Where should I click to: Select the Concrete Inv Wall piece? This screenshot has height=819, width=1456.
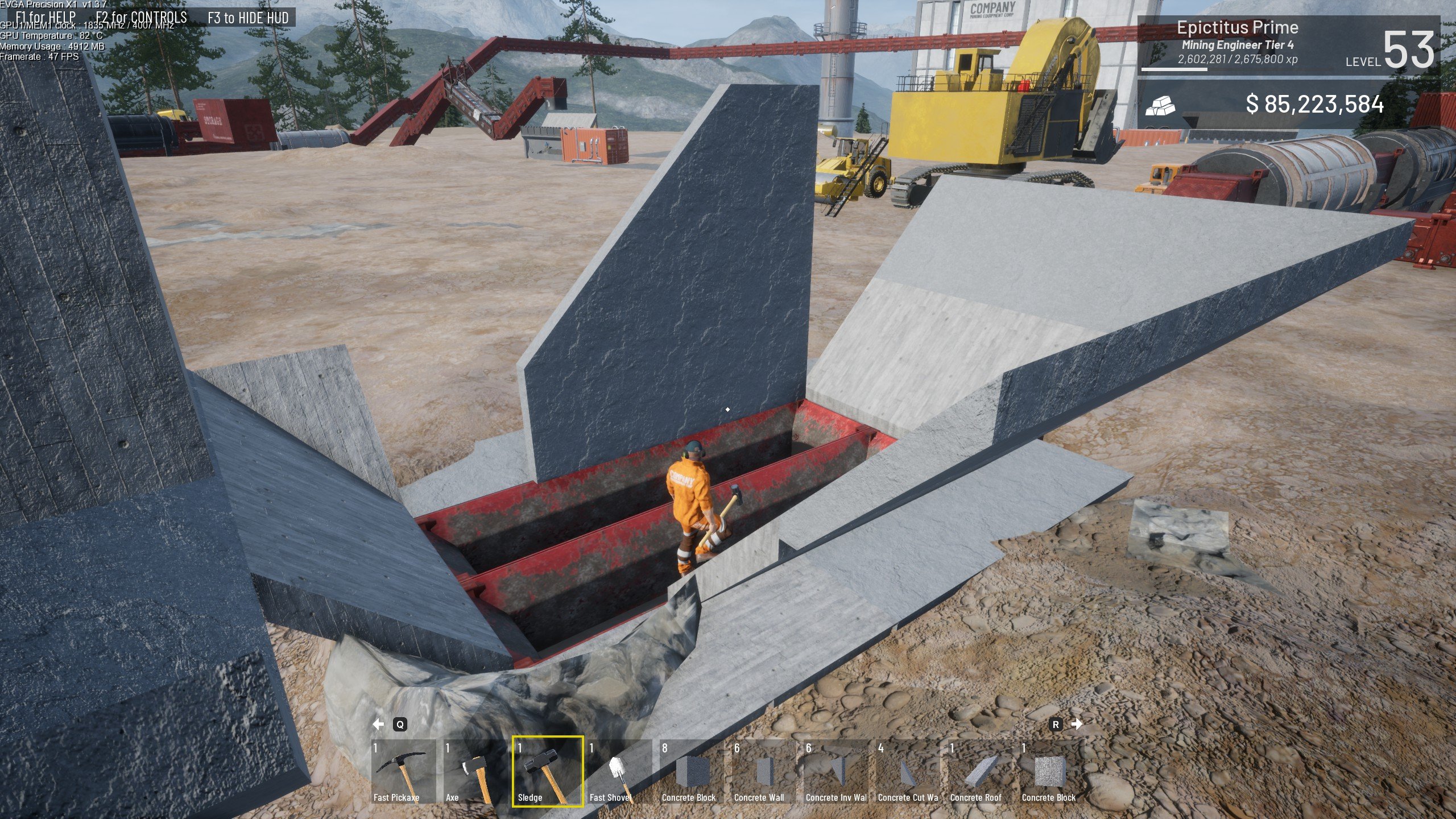[x=836, y=771]
